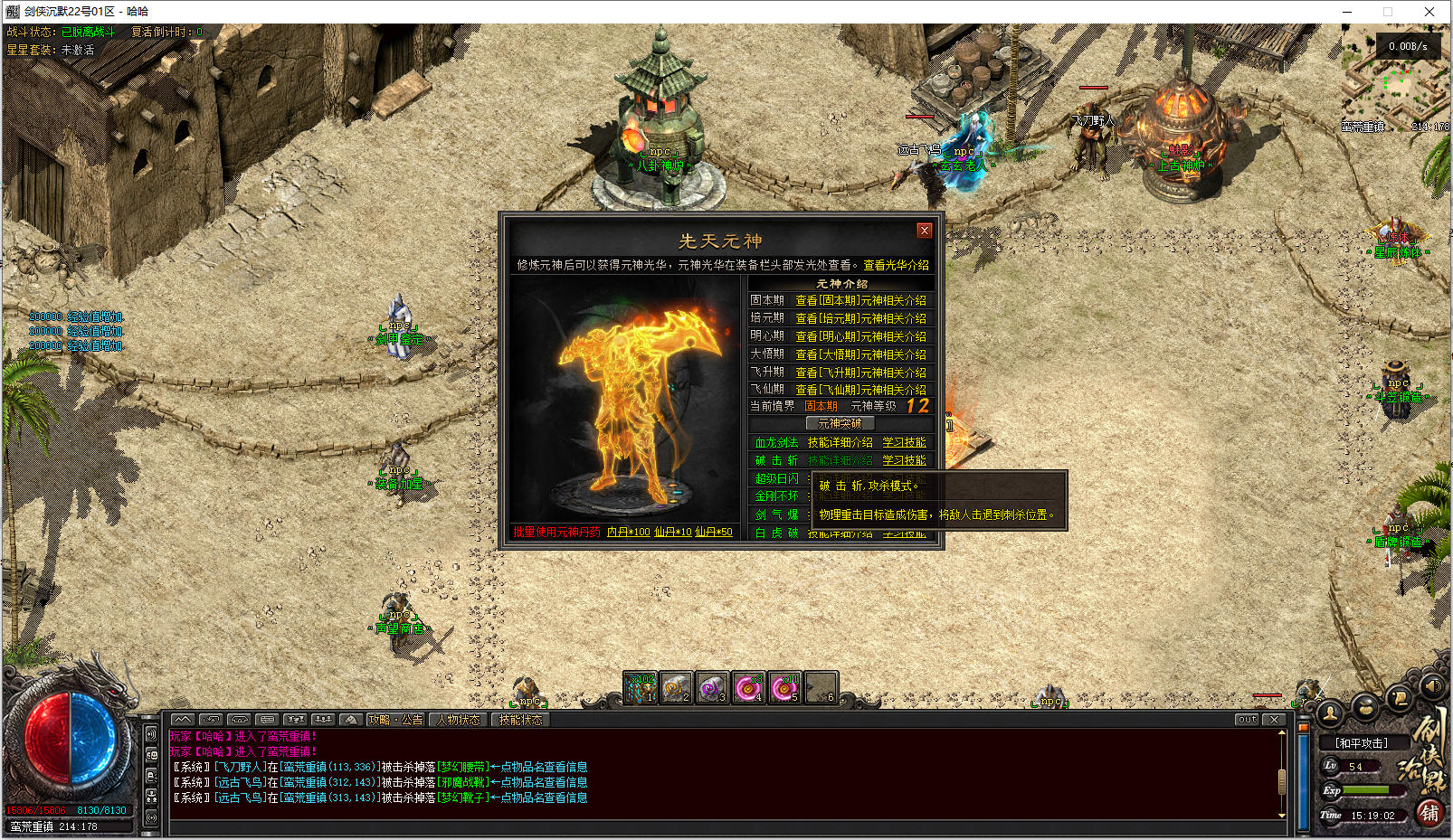Use the pink swirl scroll in slot 5
Viewport: 1453px width, 840px height.
(x=784, y=688)
